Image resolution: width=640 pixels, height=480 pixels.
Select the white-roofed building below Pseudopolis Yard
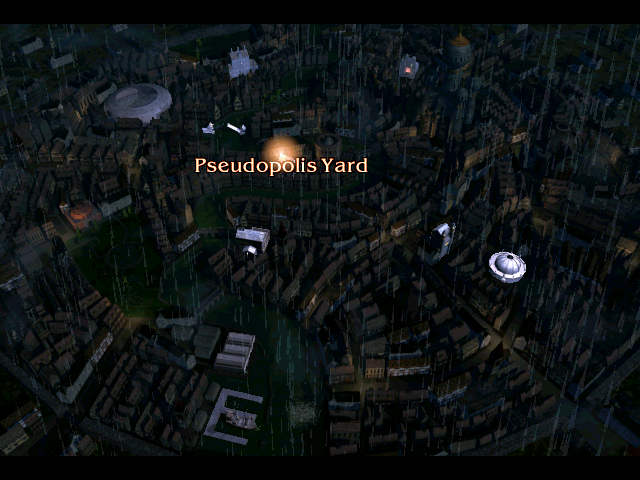tap(253, 238)
